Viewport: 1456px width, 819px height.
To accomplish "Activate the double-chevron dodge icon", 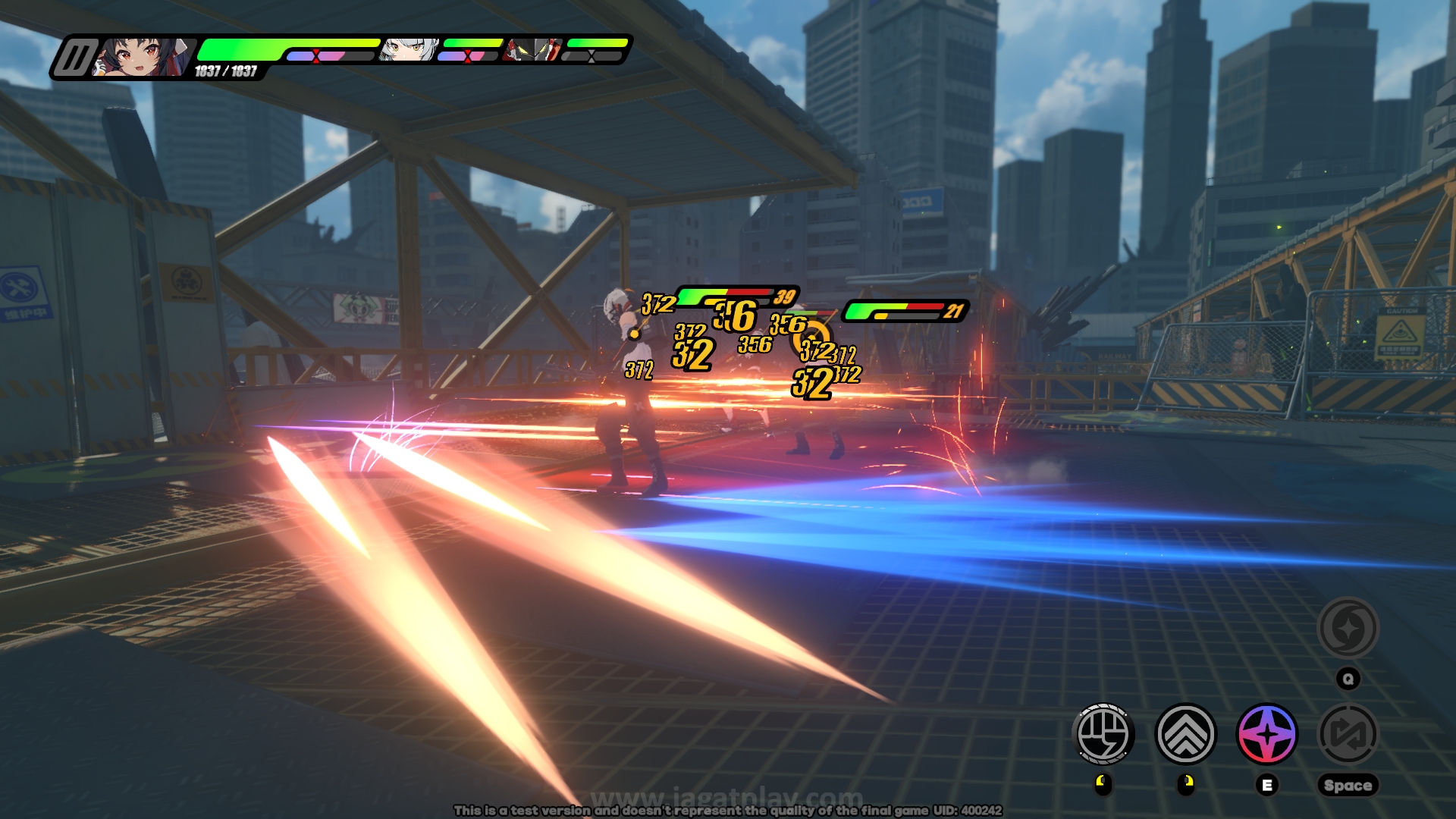I will pyautogui.click(x=1185, y=734).
